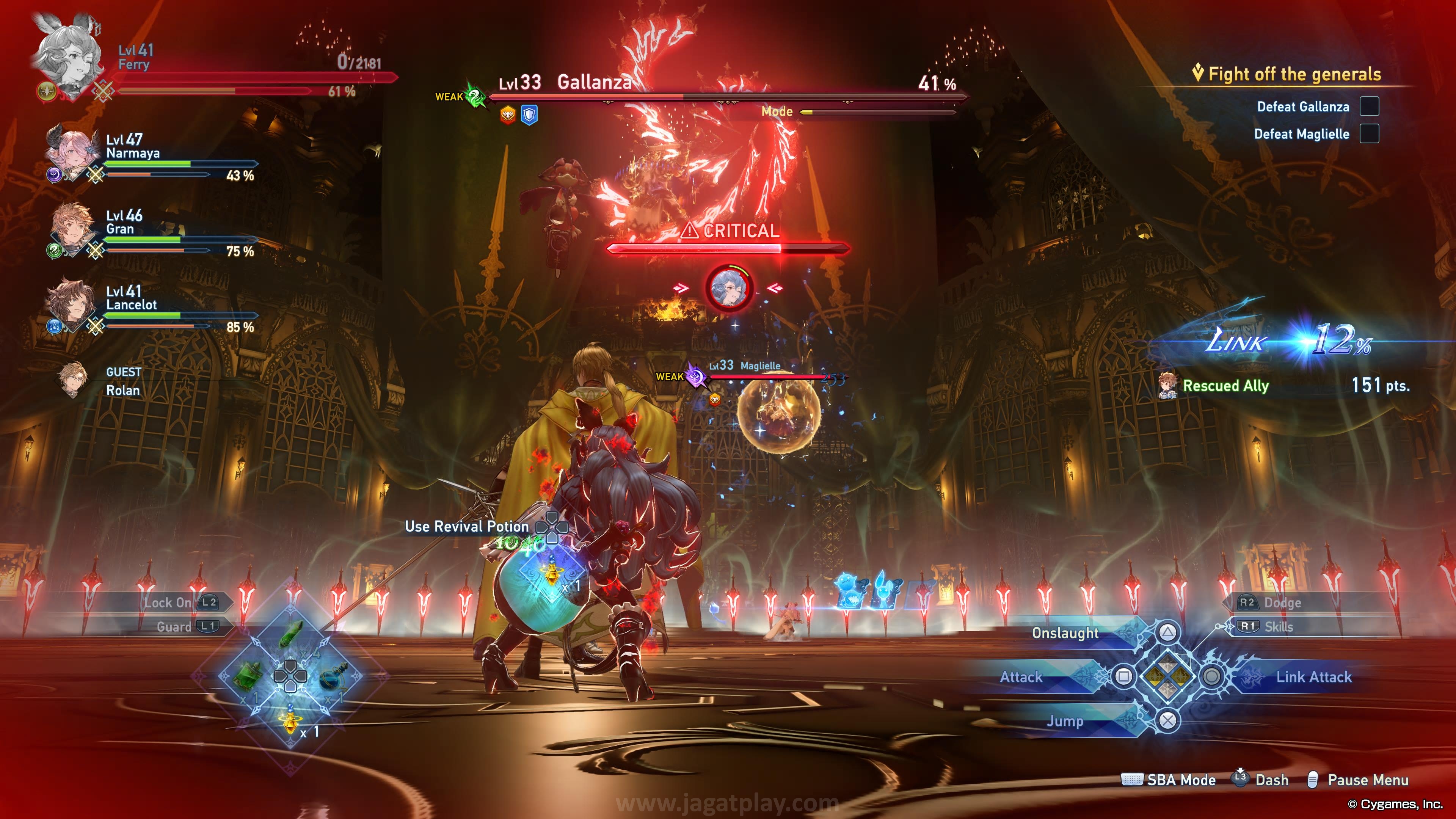The image size is (1456, 819).
Task: Click Gallanza's blue shield status icon
Action: tap(529, 115)
